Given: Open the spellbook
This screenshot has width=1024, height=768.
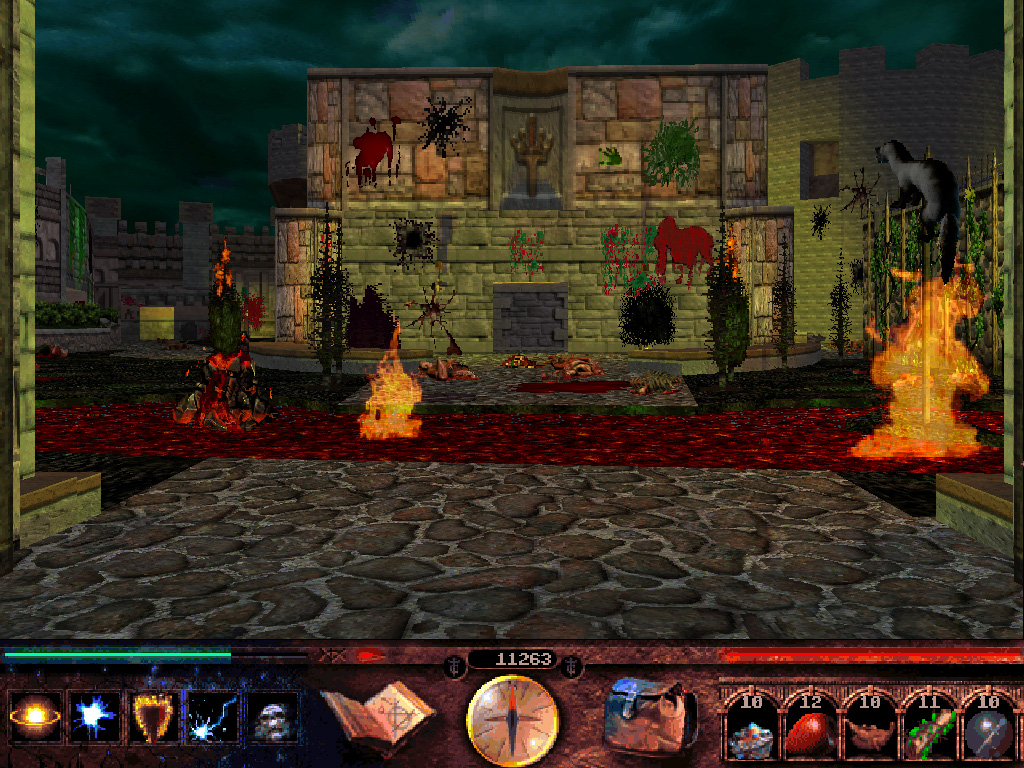Looking at the screenshot, I should tap(378, 713).
